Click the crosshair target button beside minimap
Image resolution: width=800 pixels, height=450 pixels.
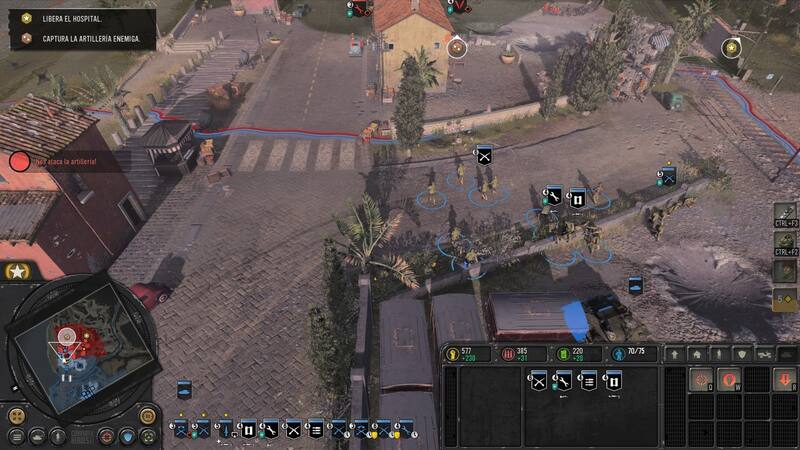105,437
